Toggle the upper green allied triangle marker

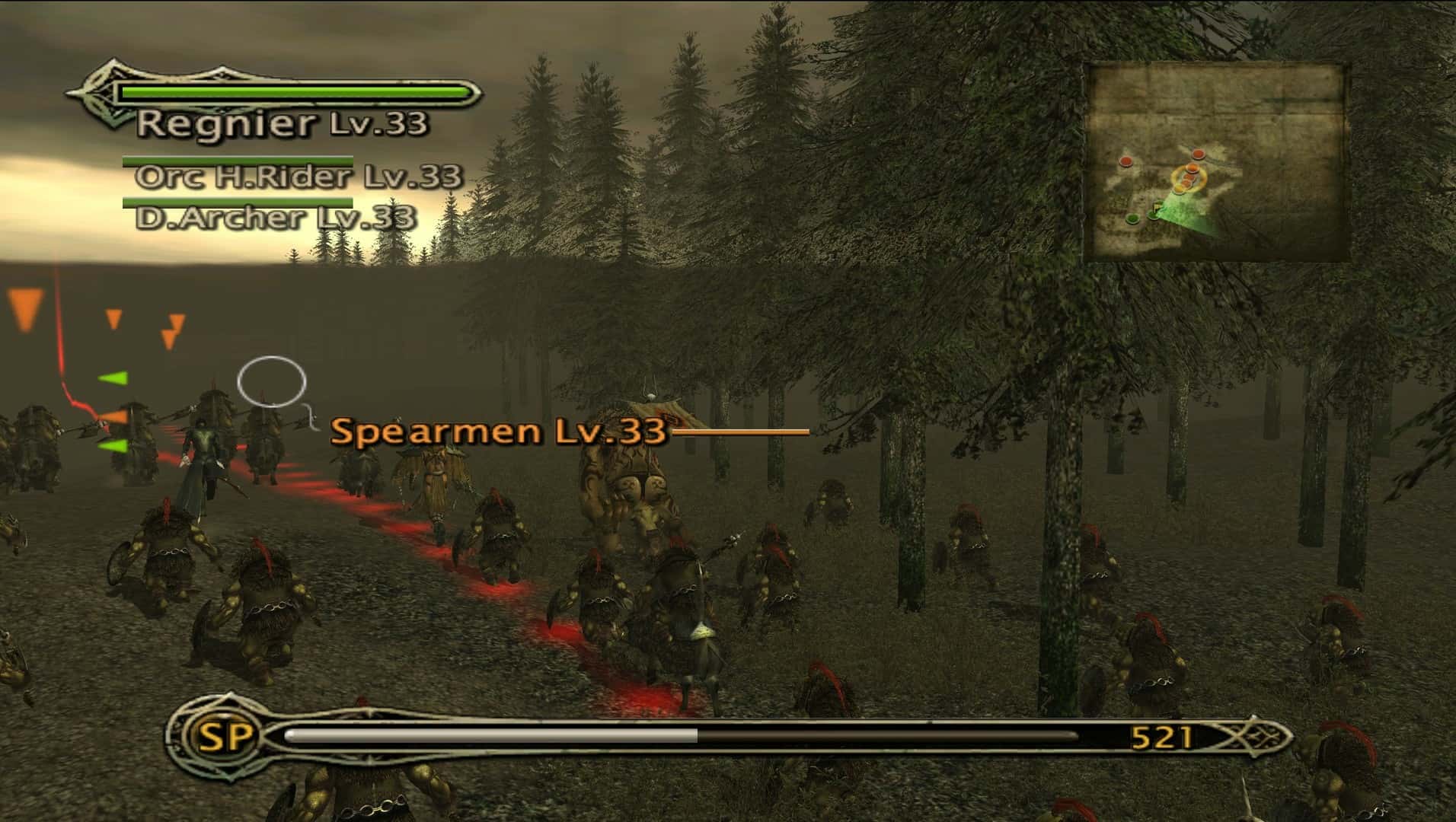tap(114, 378)
